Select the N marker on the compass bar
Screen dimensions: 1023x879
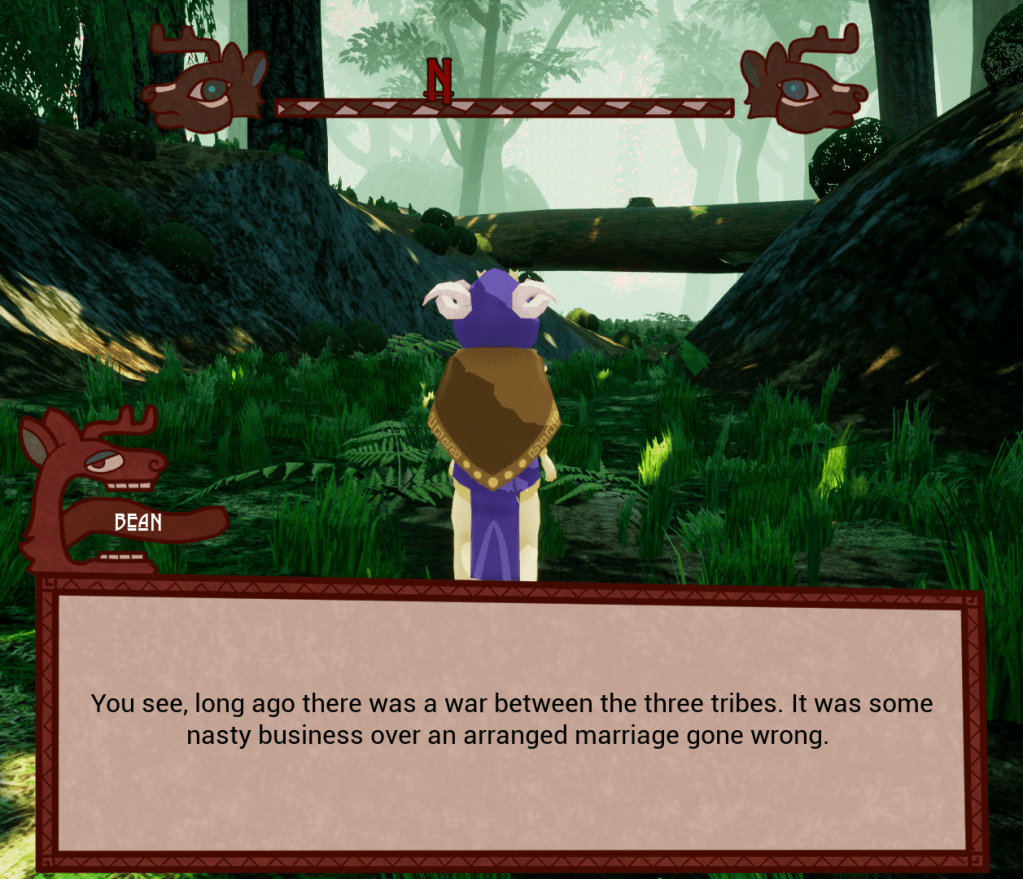(439, 80)
